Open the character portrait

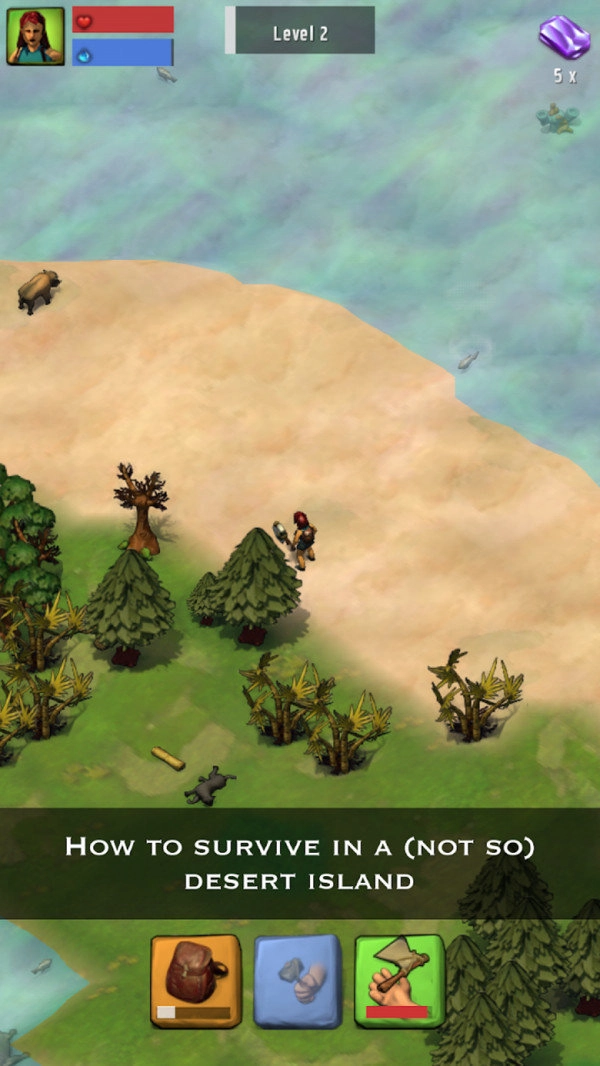pos(35,36)
